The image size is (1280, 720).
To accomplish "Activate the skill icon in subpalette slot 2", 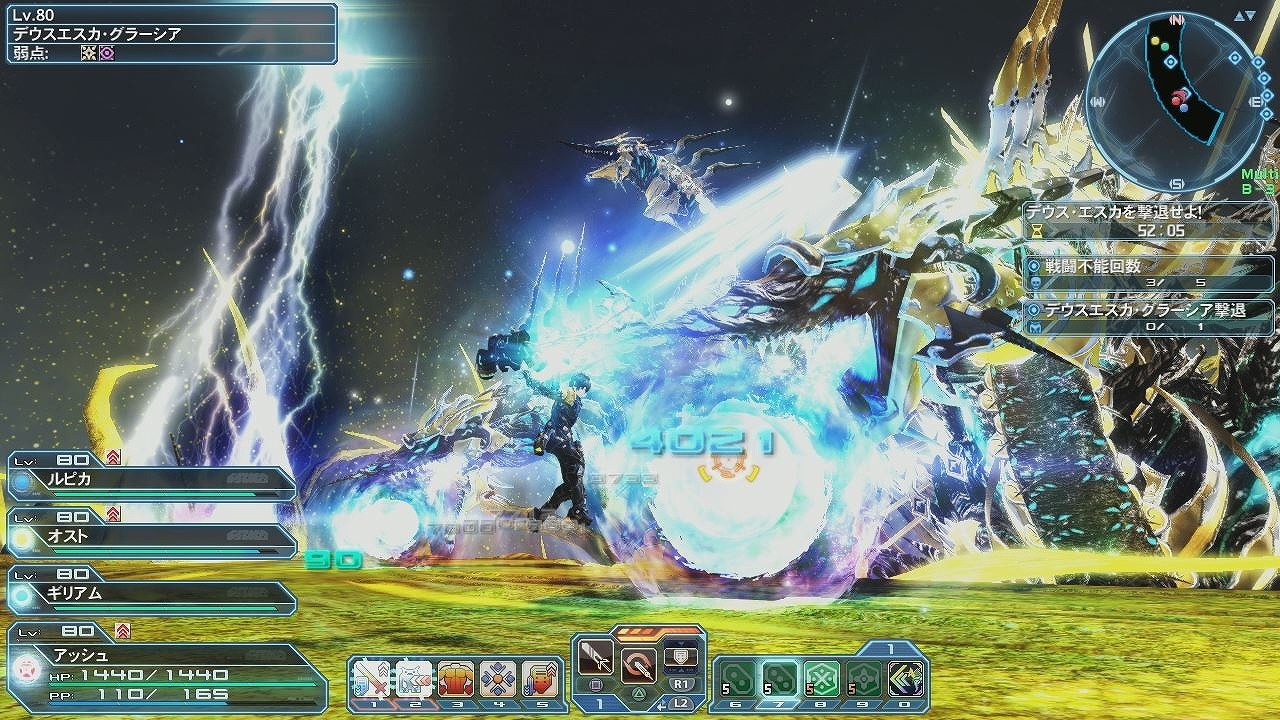I will 413,679.
